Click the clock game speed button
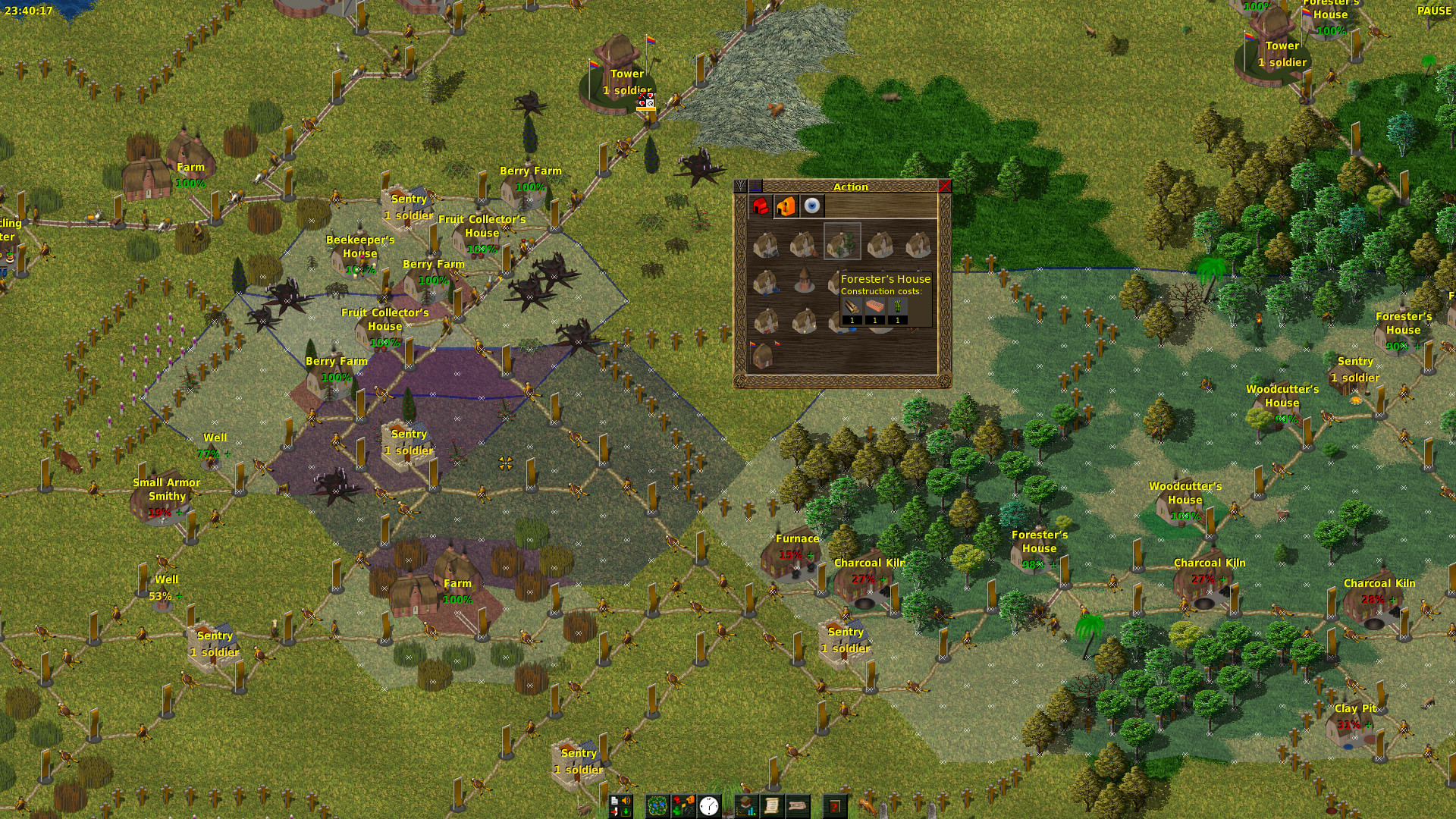1456x819 pixels. pos(709,806)
